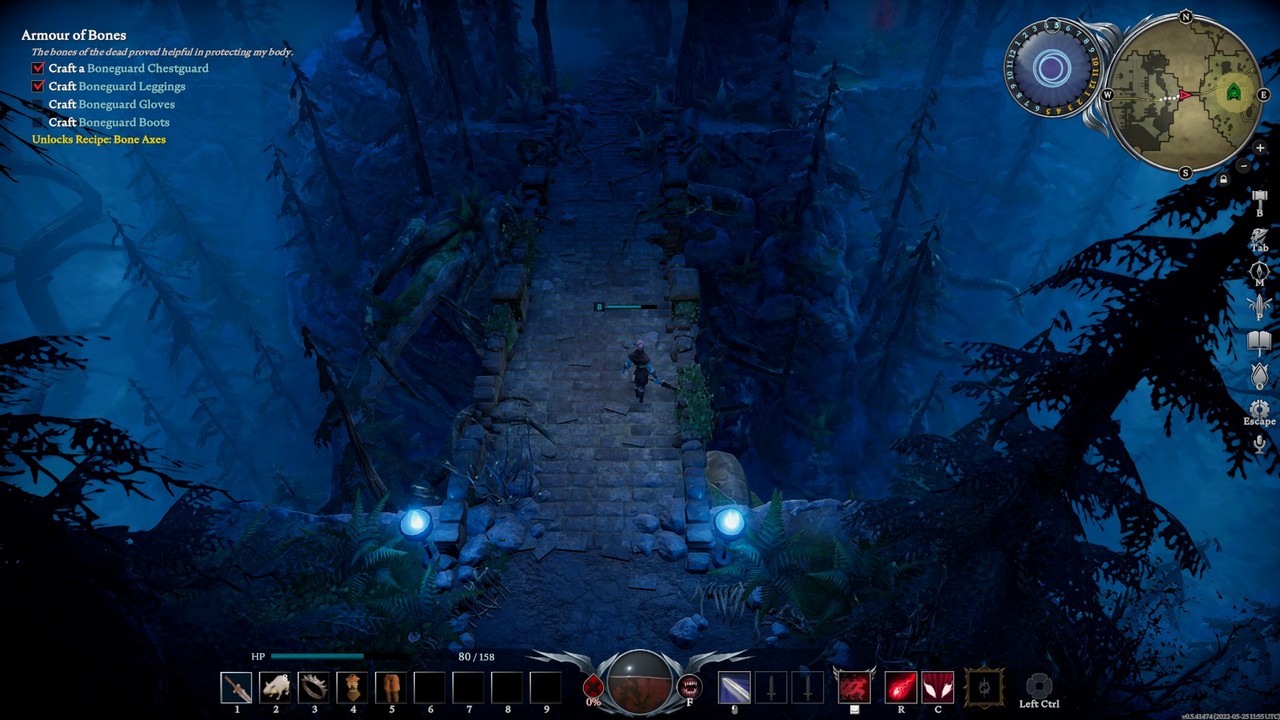Select the chestguard in hotbar slot 4

point(352,688)
